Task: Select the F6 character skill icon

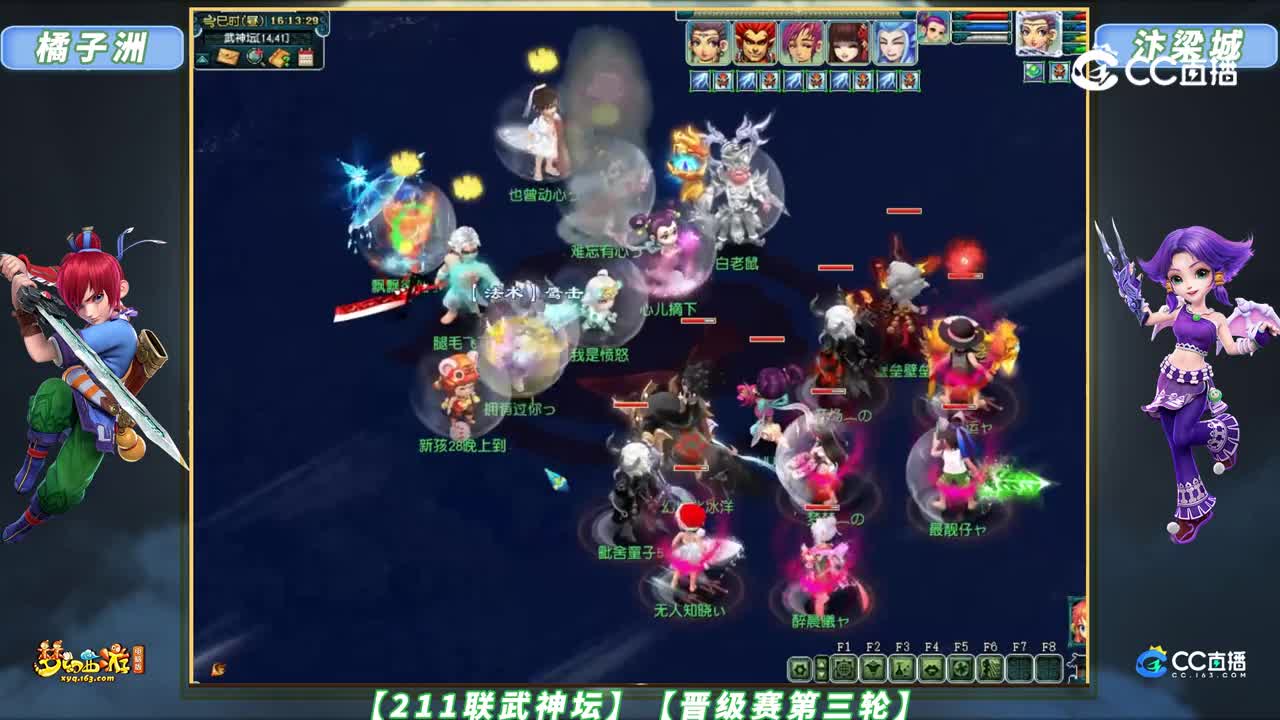Action: click(x=990, y=668)
